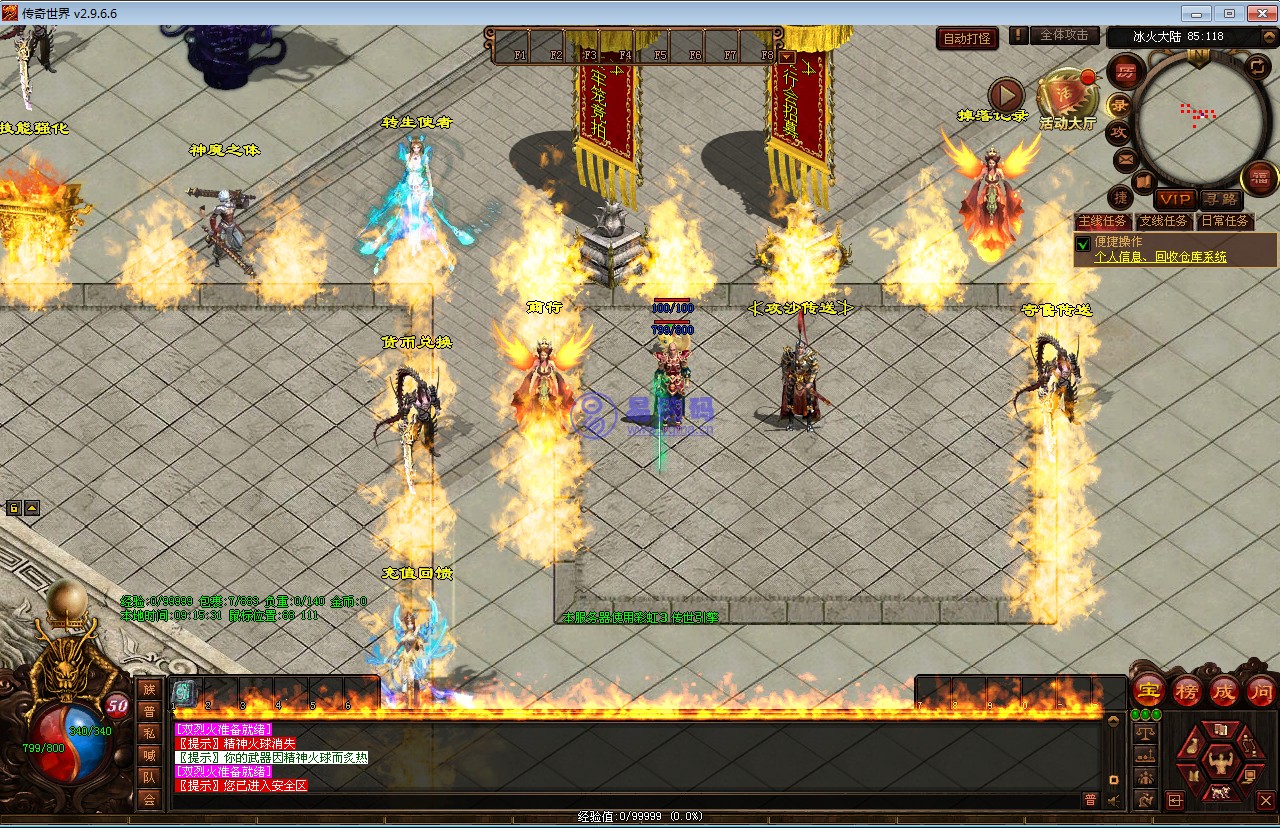The height and width of the screenshot is (828, 1280).
Task: Open the VIP panel
Action: 1174,199
